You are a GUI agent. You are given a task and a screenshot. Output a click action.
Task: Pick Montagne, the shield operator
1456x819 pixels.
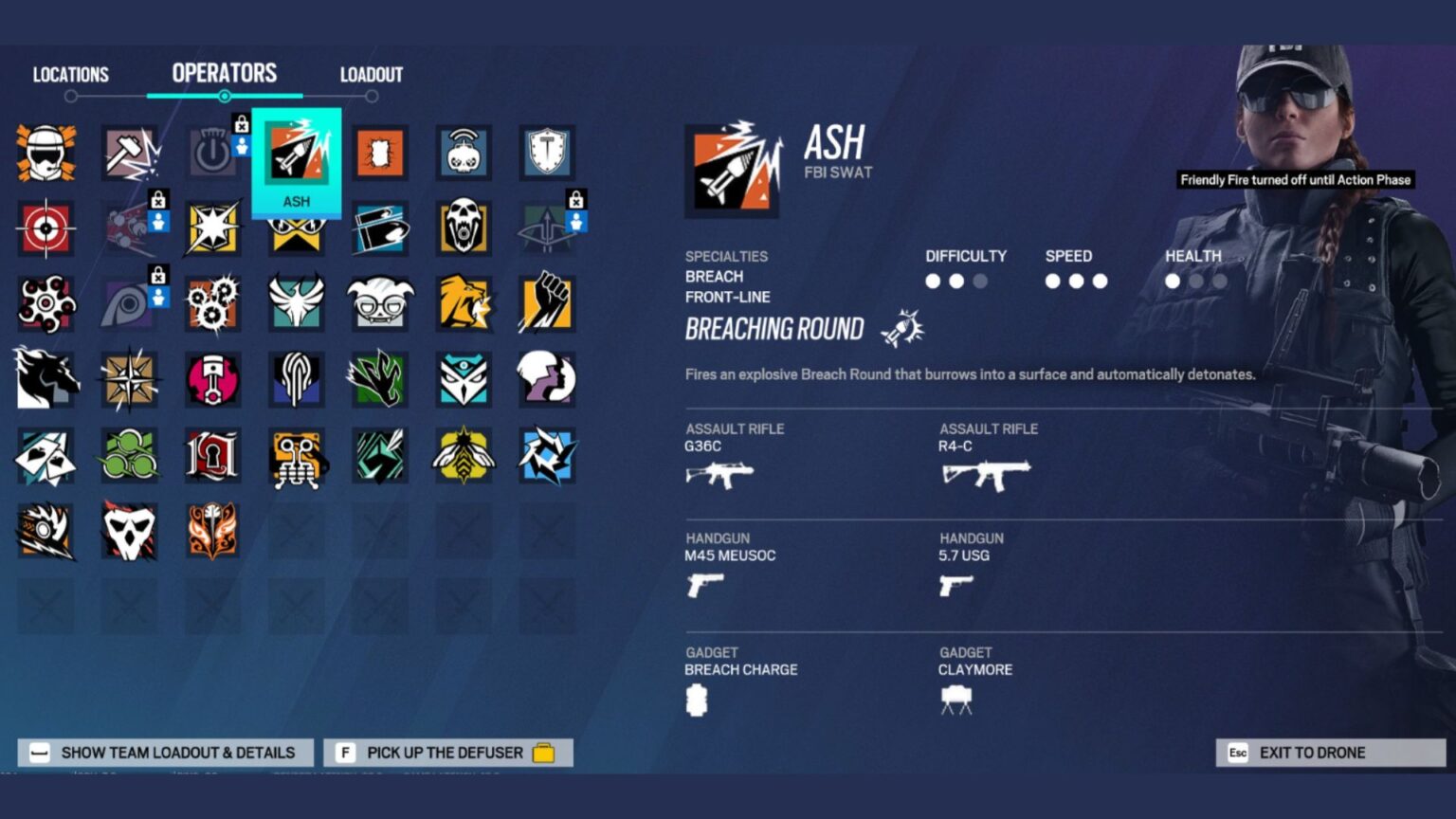pos(547,153)
